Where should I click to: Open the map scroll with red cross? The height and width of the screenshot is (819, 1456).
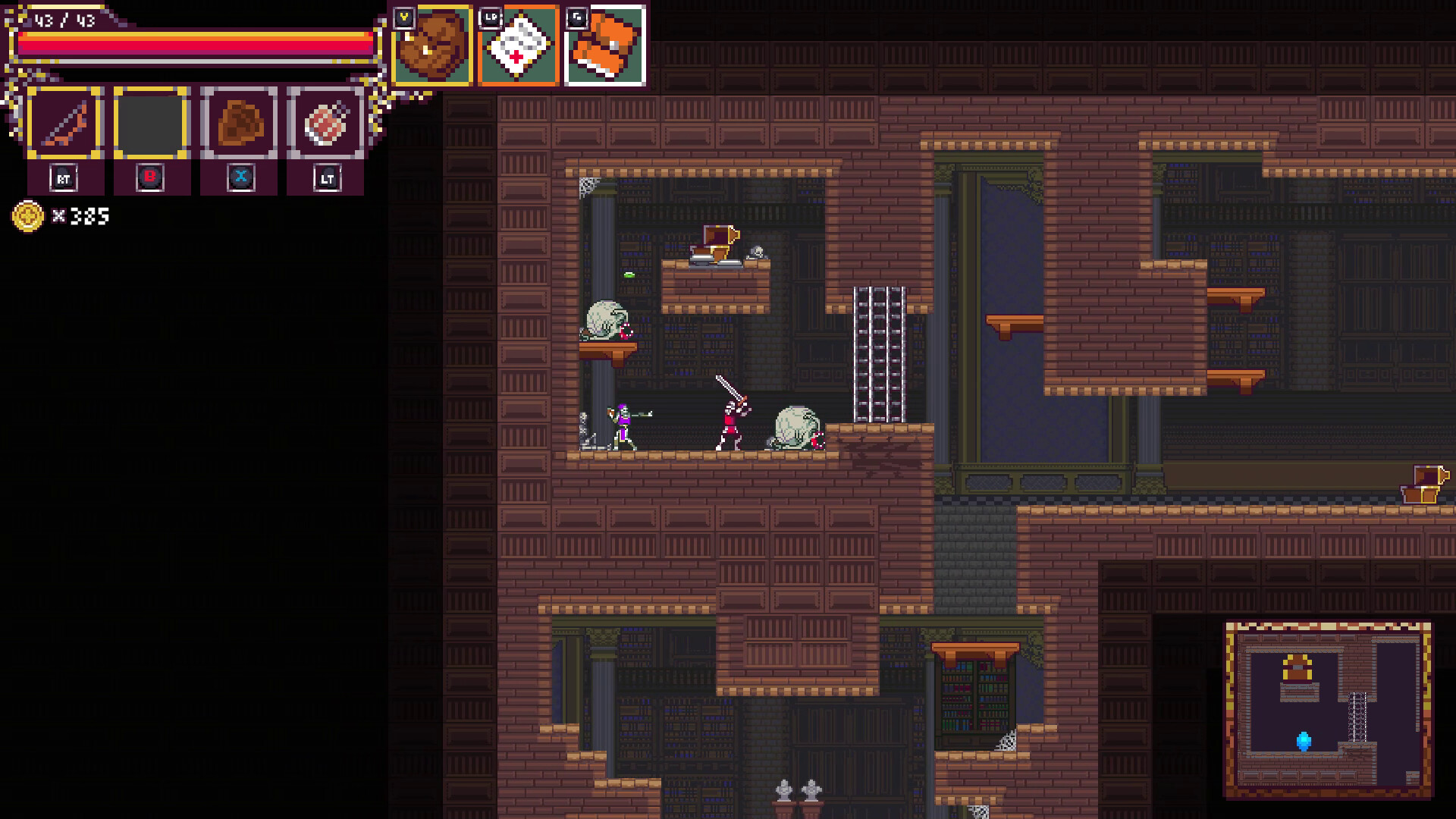519,47
